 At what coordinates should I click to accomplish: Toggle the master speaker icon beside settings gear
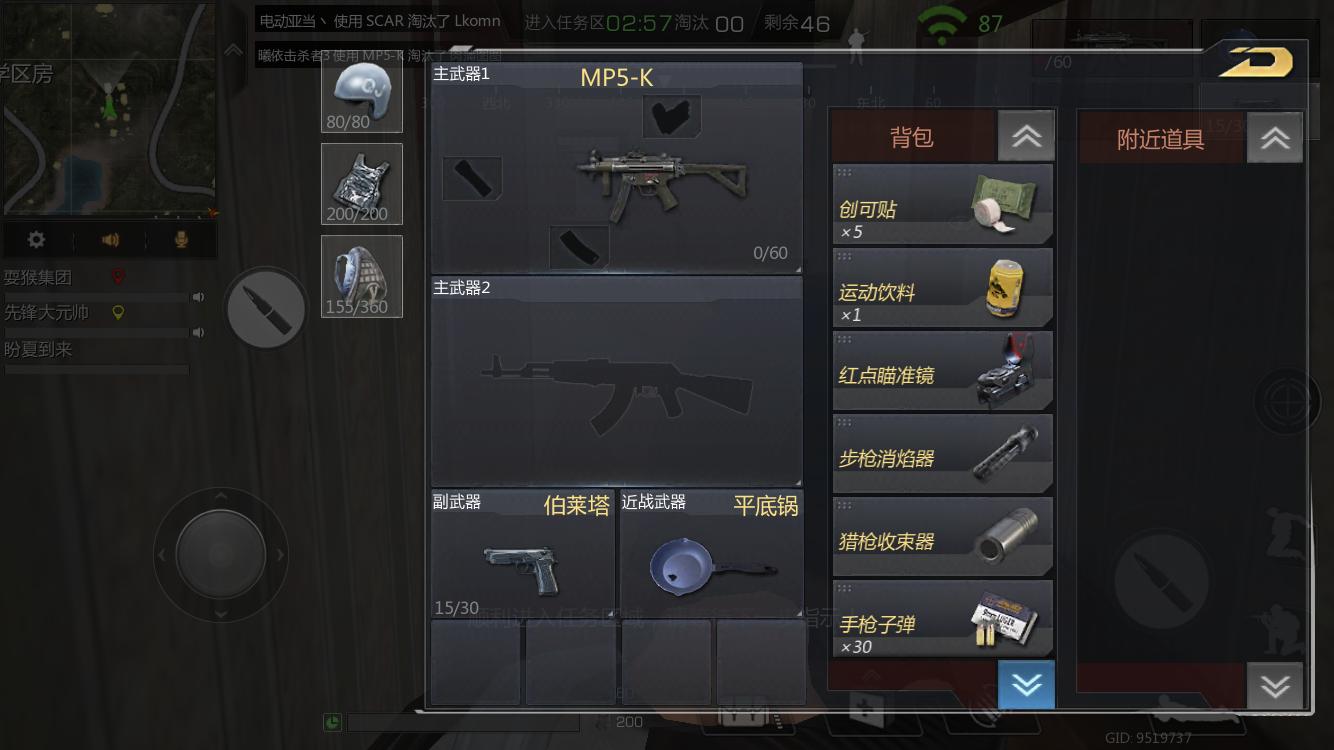coord(111,239)
